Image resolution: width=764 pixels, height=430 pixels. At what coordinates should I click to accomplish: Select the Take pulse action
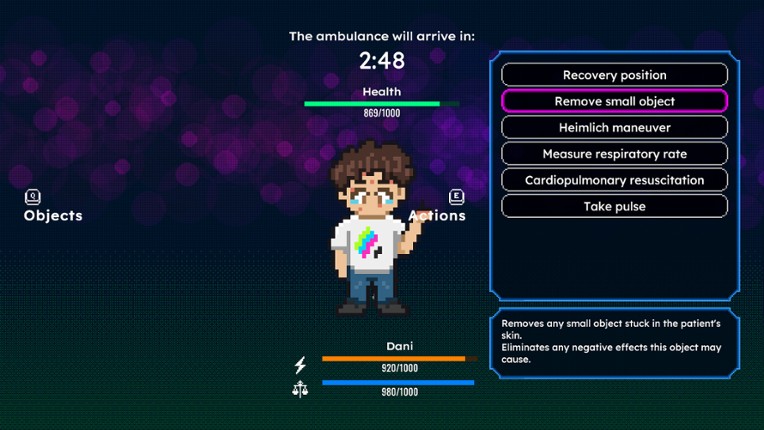614,206
